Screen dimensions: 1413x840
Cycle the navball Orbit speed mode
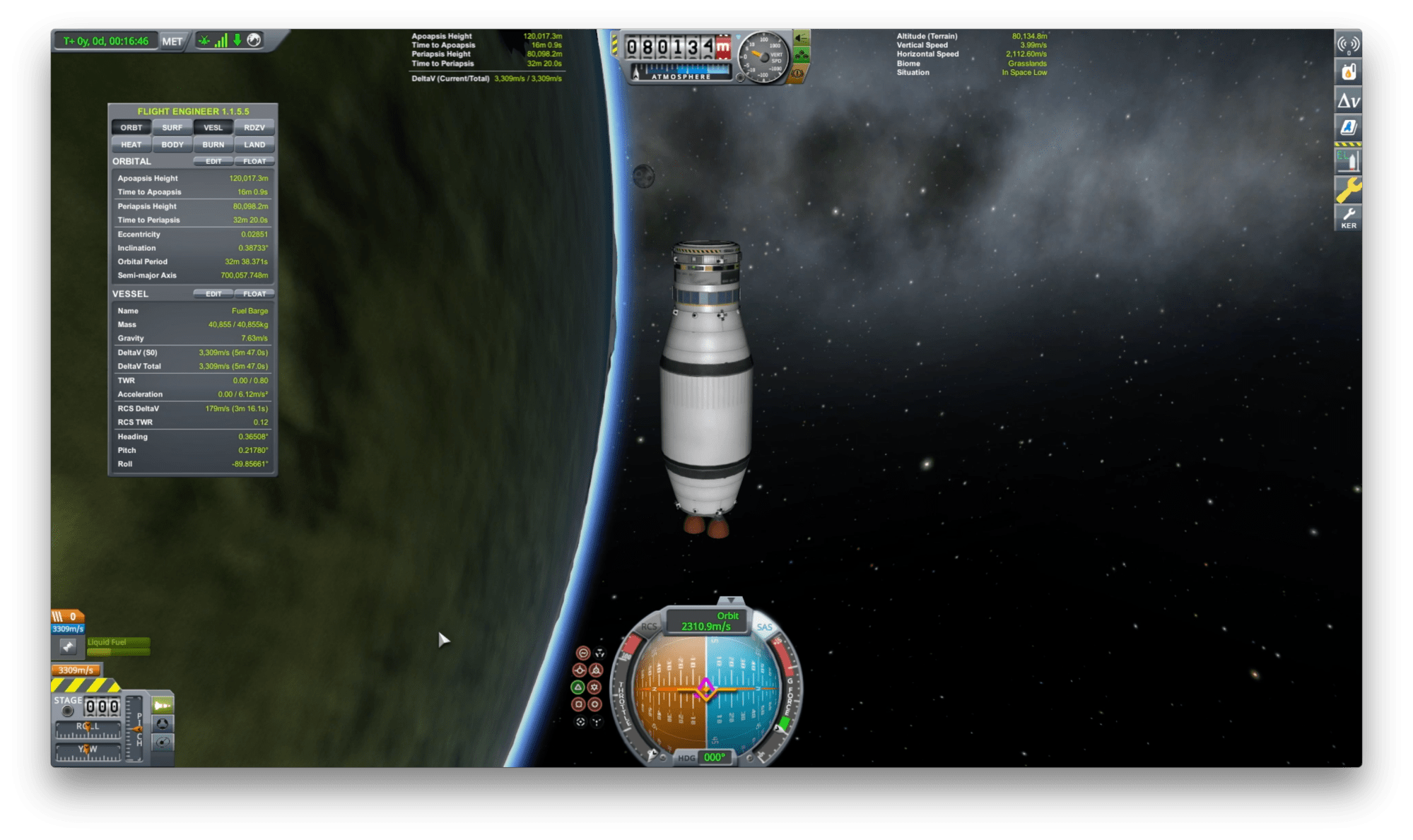pyautogui.click(x=707, y=621)
